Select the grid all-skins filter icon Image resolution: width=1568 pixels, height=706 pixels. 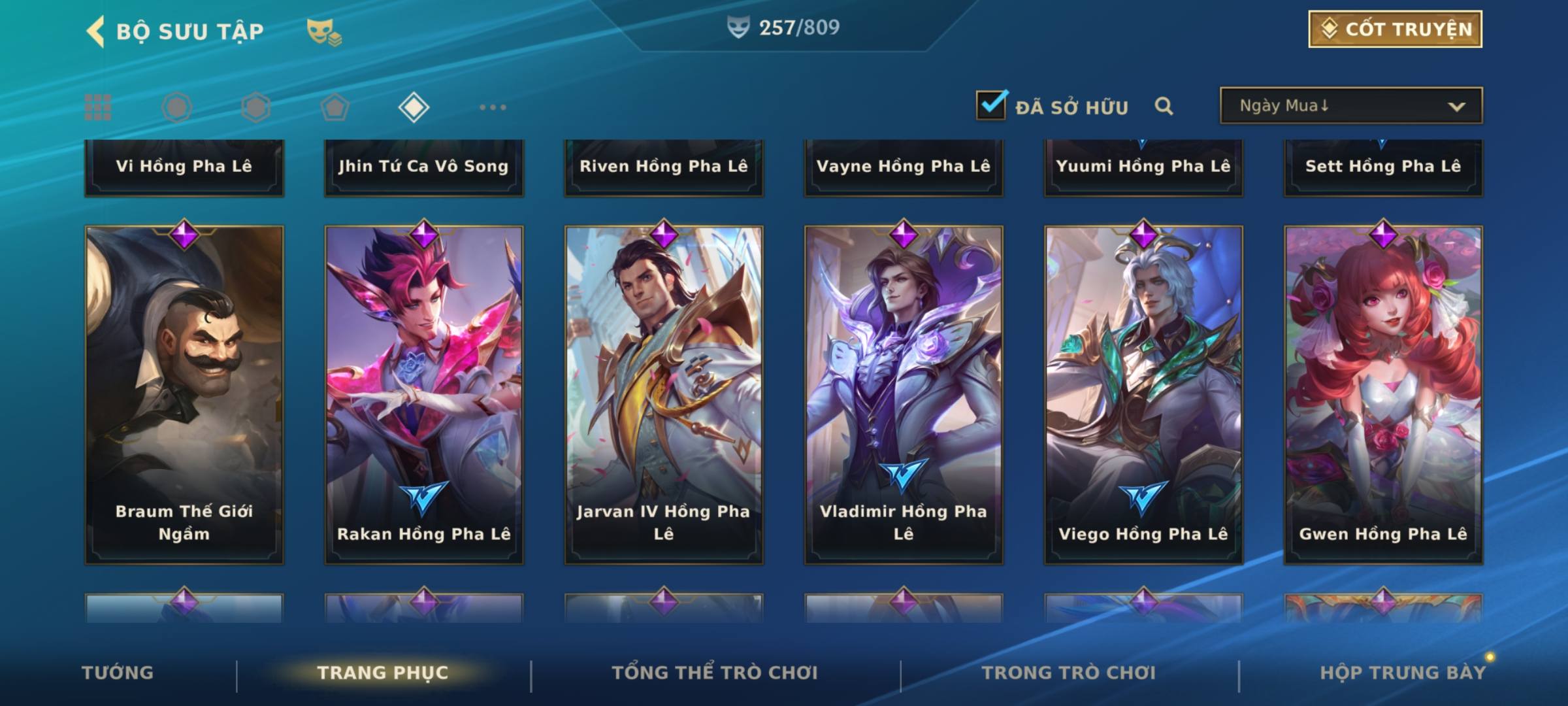(x=98, y=107)
